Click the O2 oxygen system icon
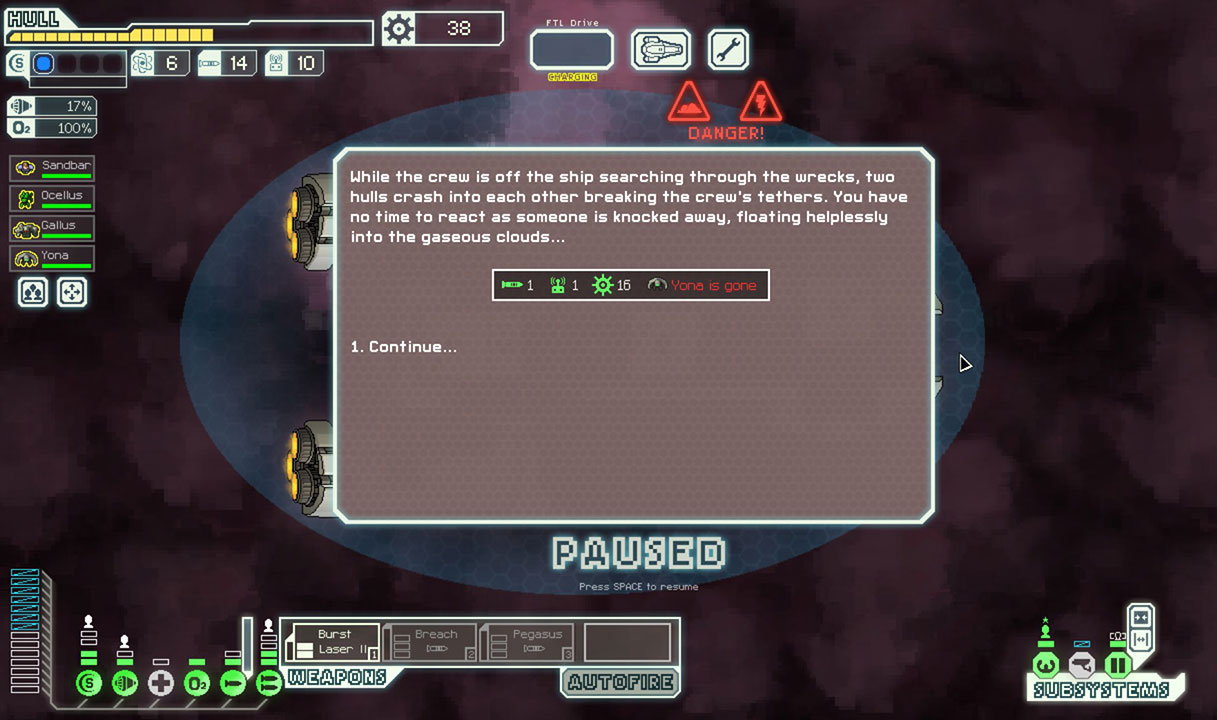Screen dimensions: 1217x720 point(197,684)
